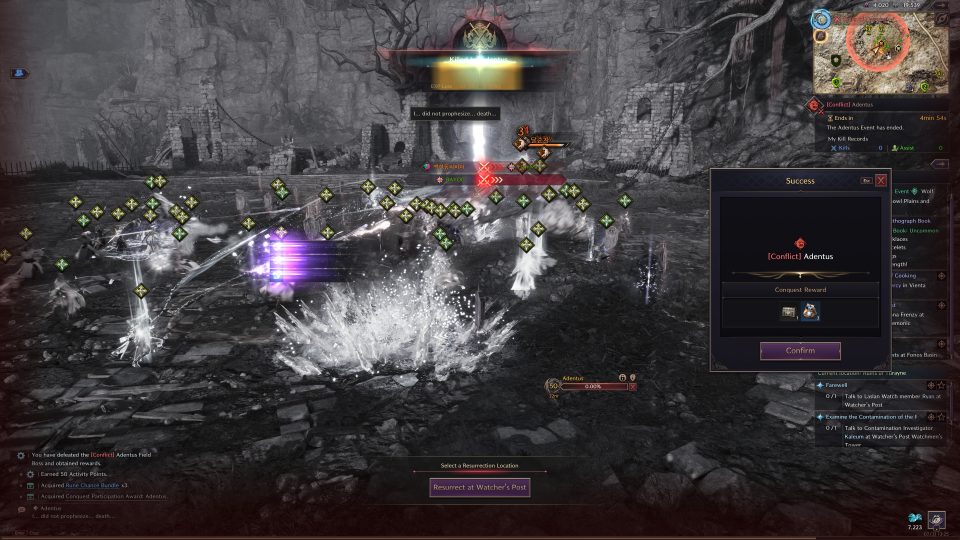Click the icon in the bottom-right corner

coord(937,518)
